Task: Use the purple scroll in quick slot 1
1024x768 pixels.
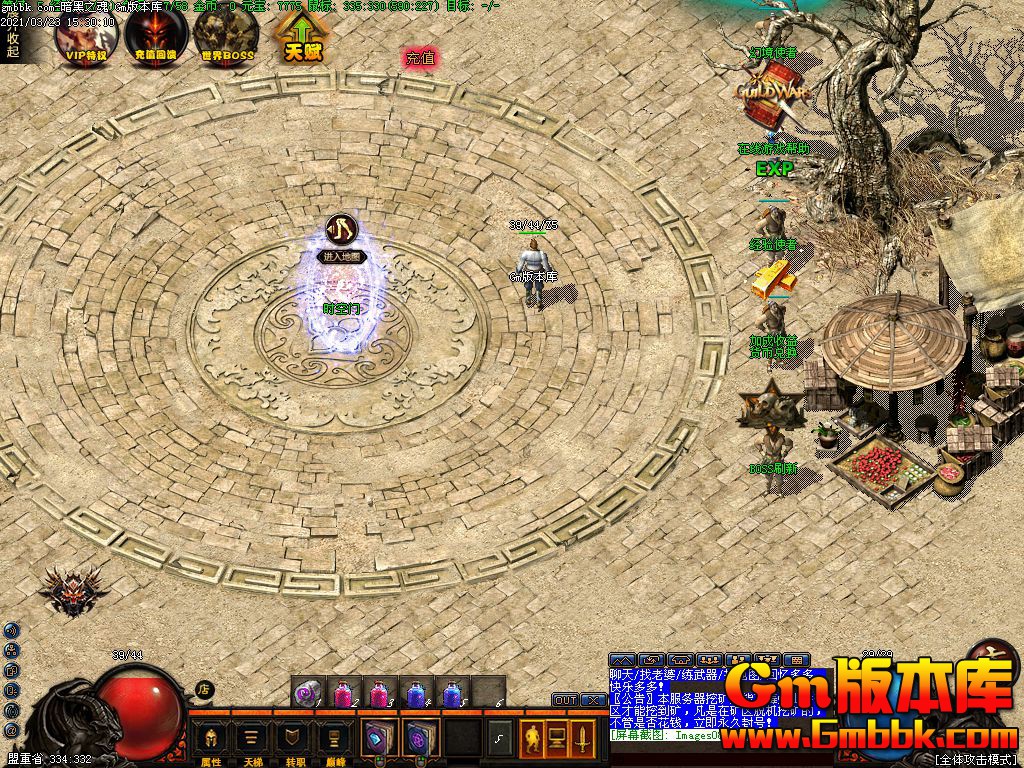Action: (308, 692)
